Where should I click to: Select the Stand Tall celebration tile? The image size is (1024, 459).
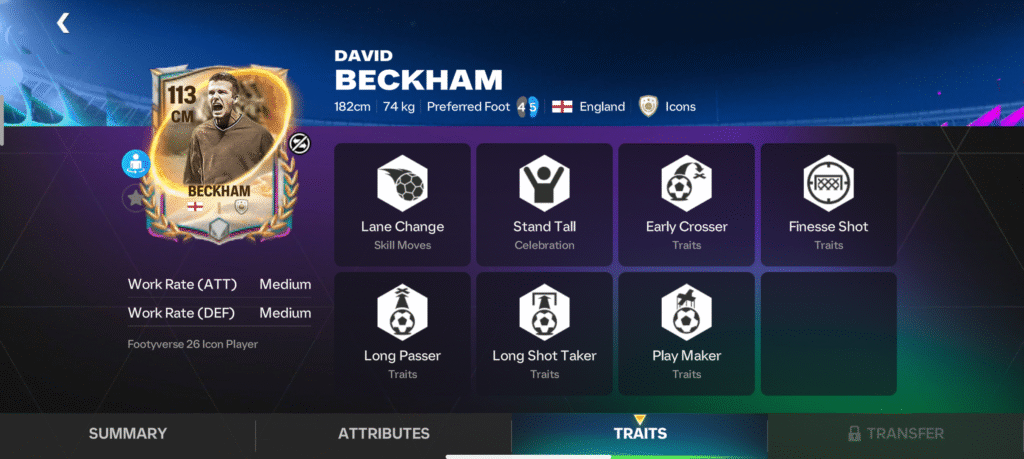pyautogui.click(x=544, y=204)
